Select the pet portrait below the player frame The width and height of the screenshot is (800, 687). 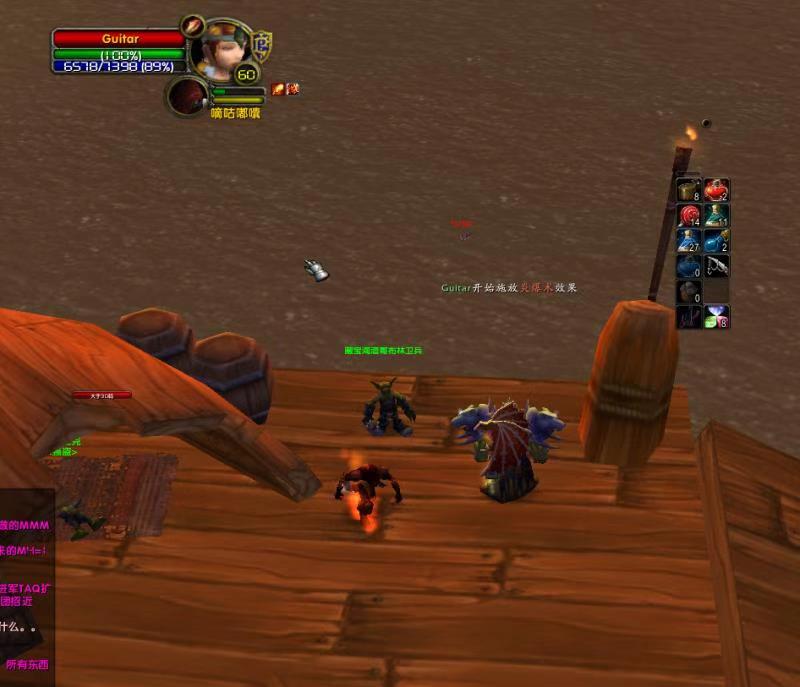187,97
